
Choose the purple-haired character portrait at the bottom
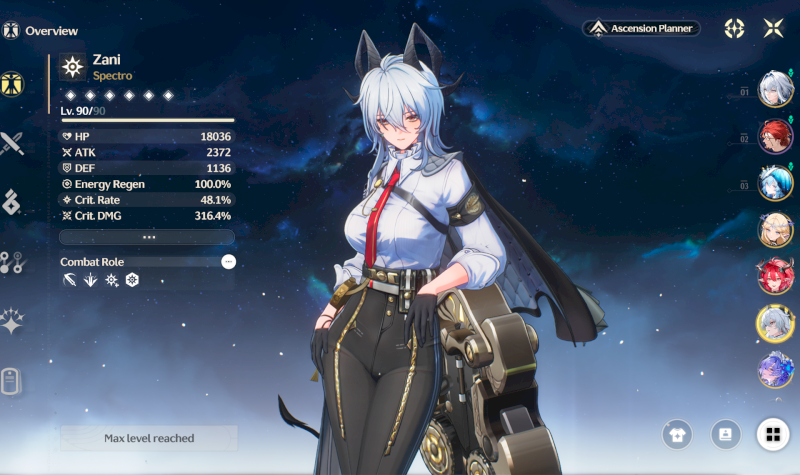pyautogui.click(x=775, y=370)
